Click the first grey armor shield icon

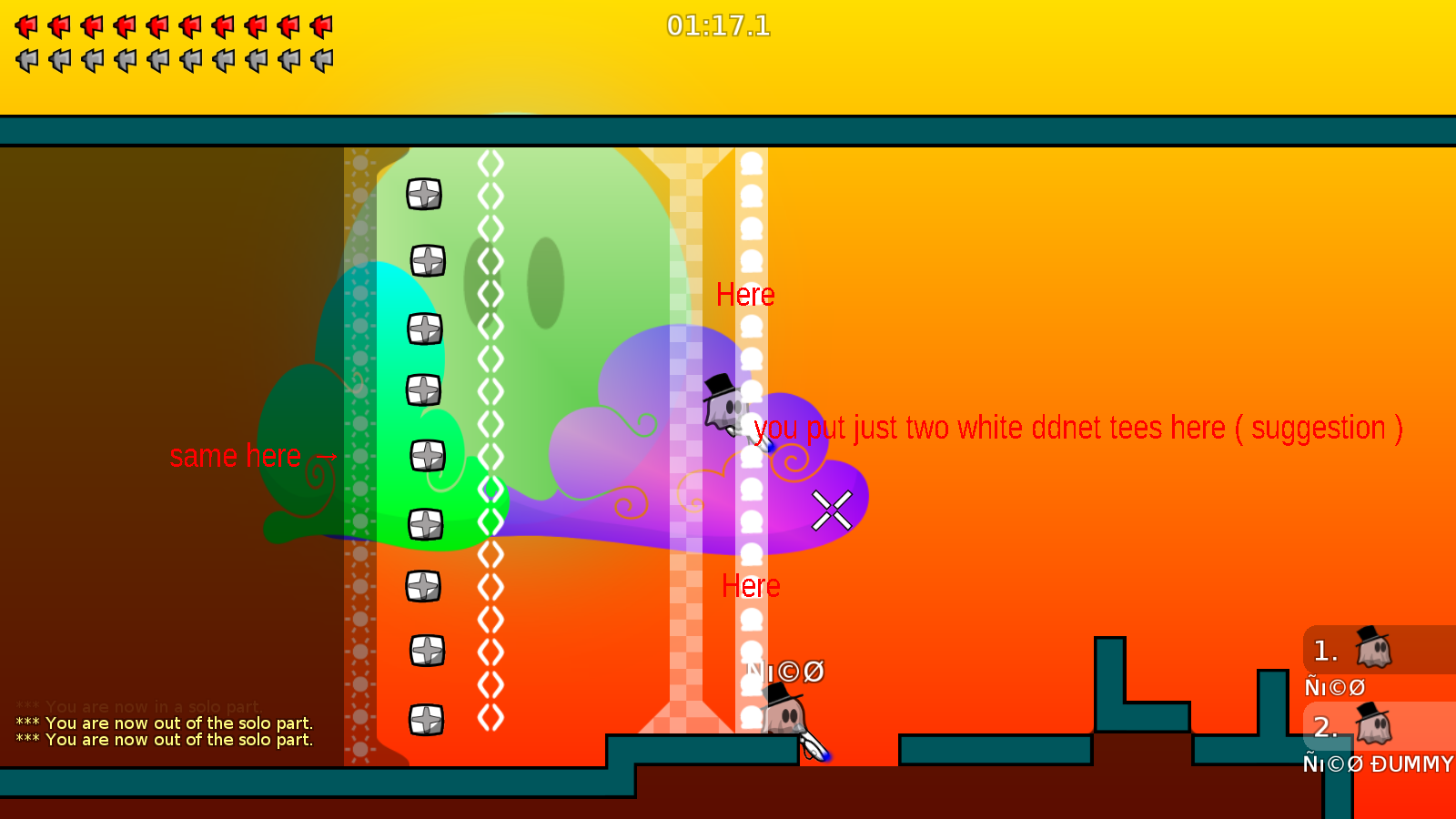(x=25, y=60)
